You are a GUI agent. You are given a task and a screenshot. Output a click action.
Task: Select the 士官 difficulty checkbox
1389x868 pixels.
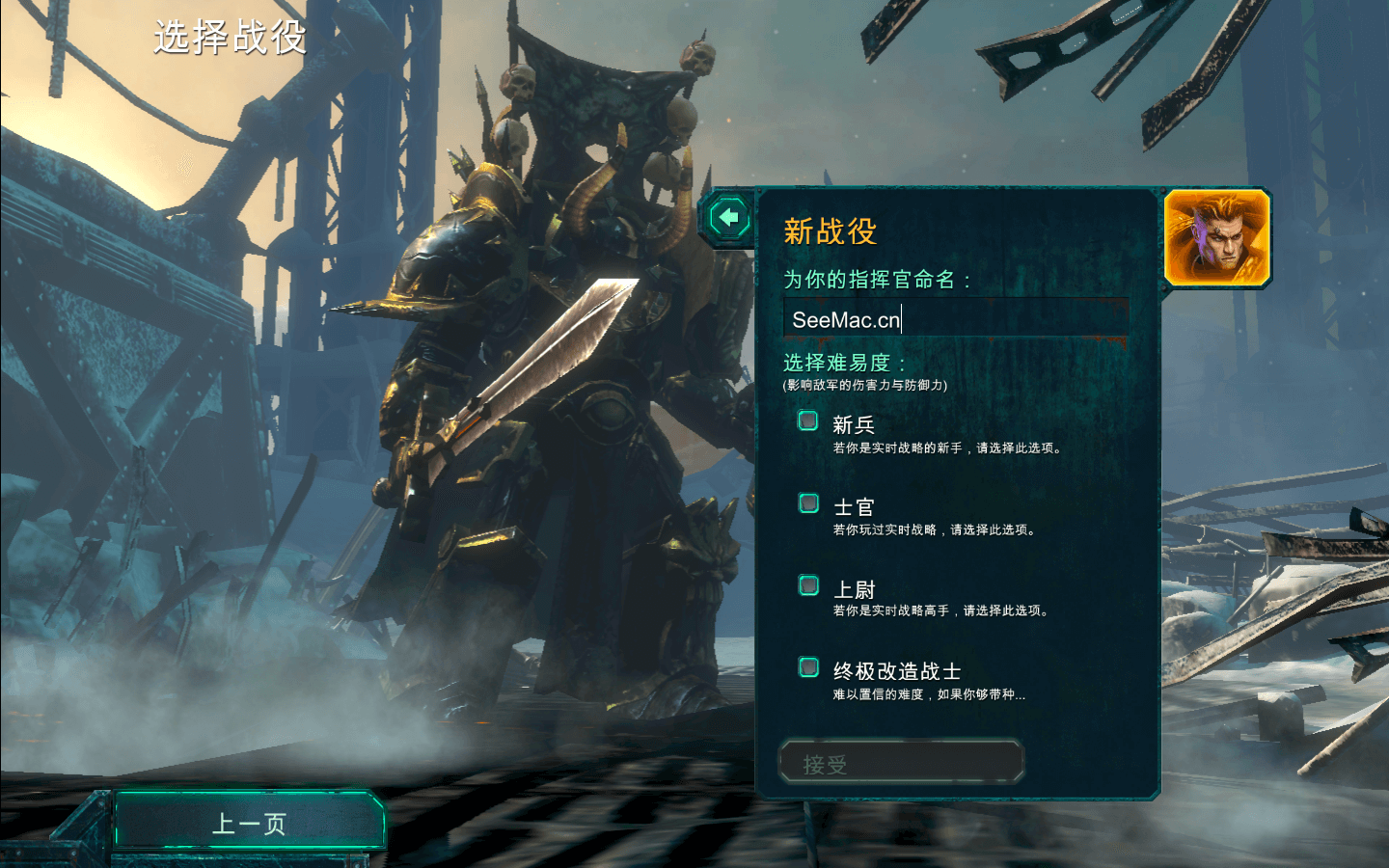coord(808,503)
